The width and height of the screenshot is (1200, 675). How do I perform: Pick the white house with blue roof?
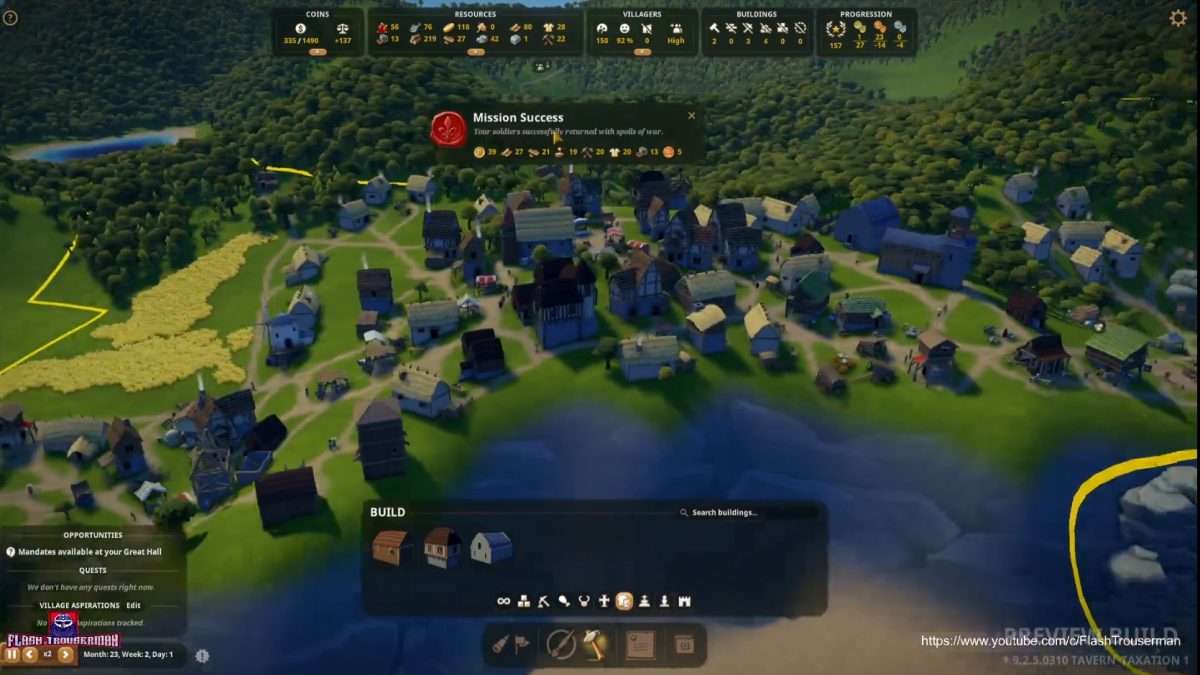pyautogui.click(x=491, y=547)
